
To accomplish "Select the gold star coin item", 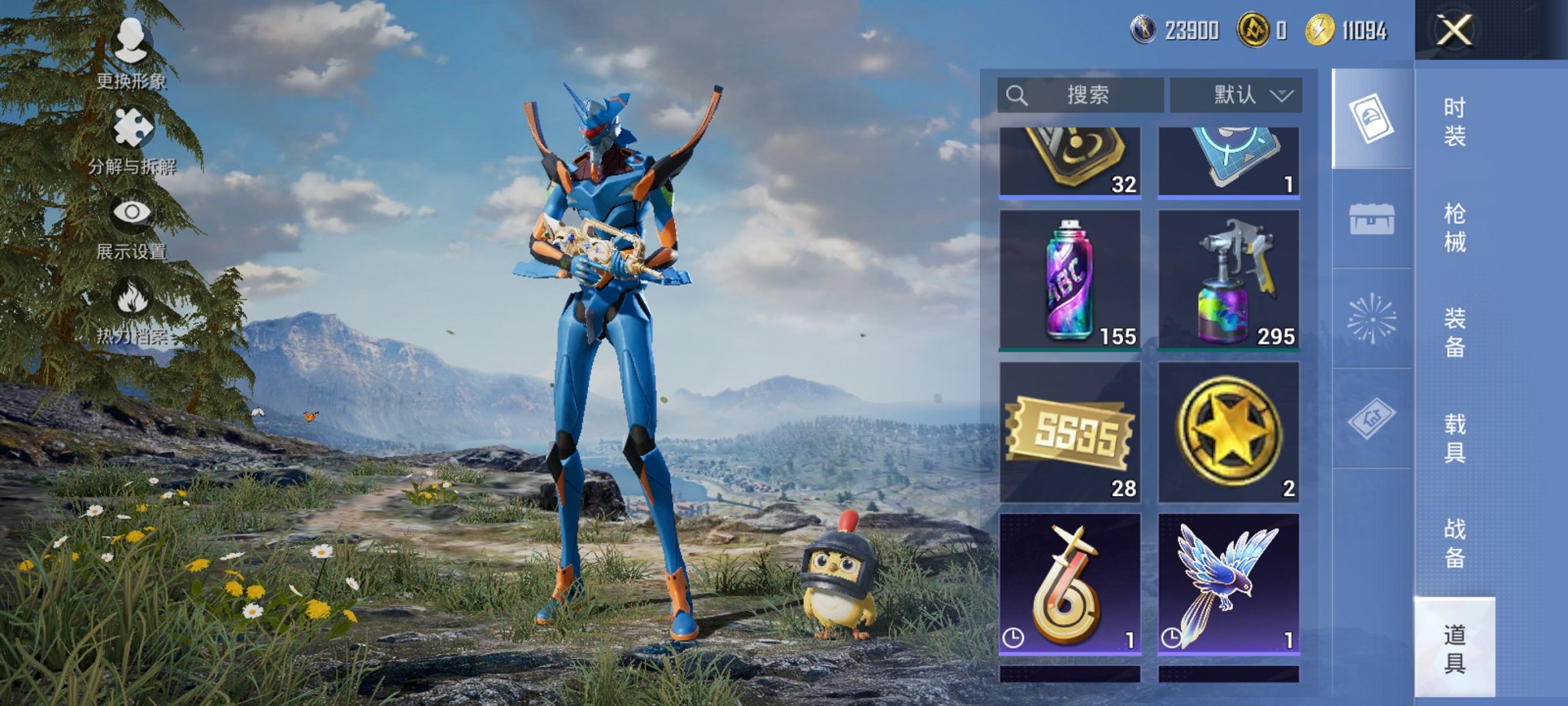I will point(1228,432).
